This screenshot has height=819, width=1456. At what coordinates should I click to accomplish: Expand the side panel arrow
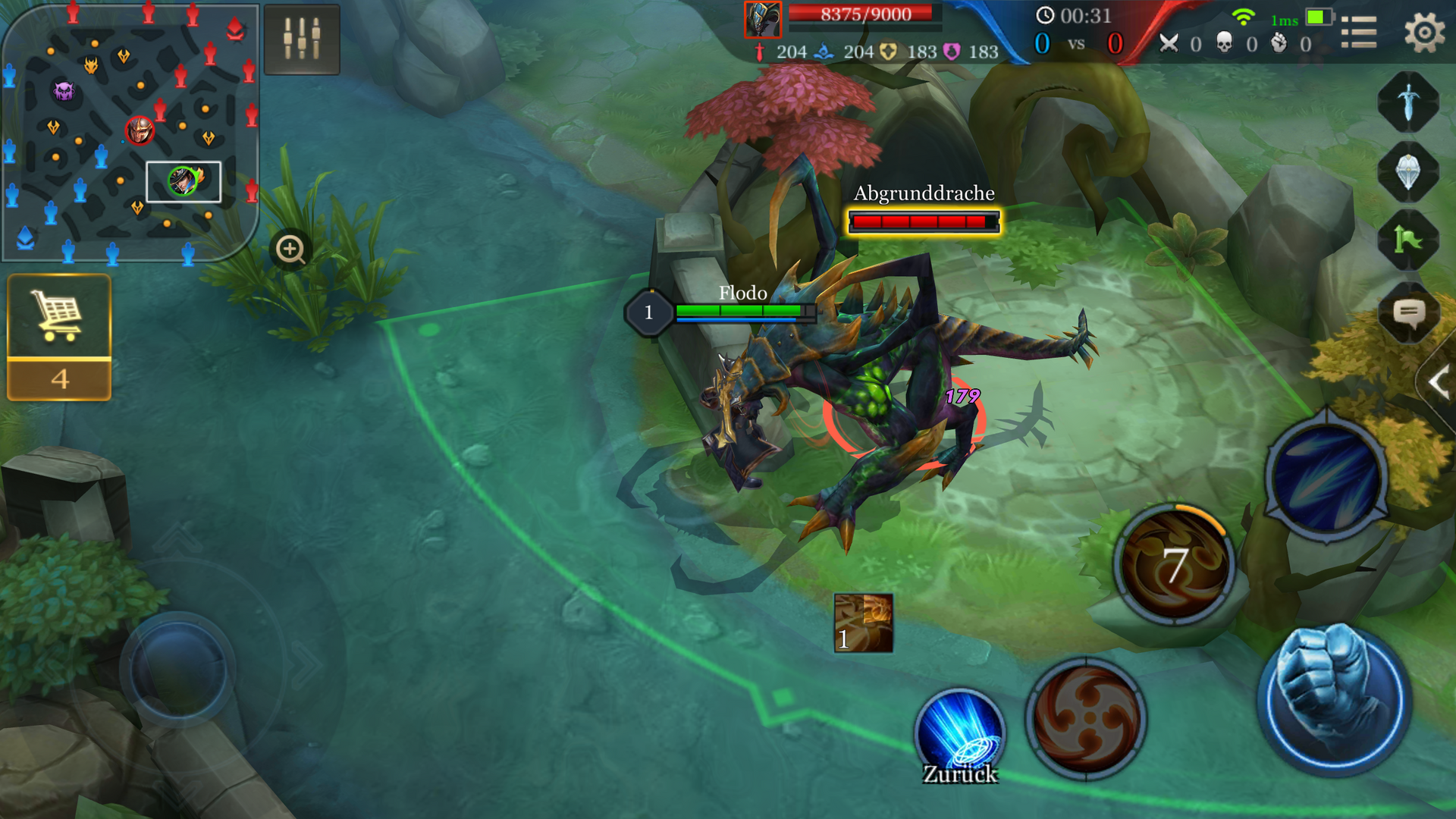tap(1437, 382)
